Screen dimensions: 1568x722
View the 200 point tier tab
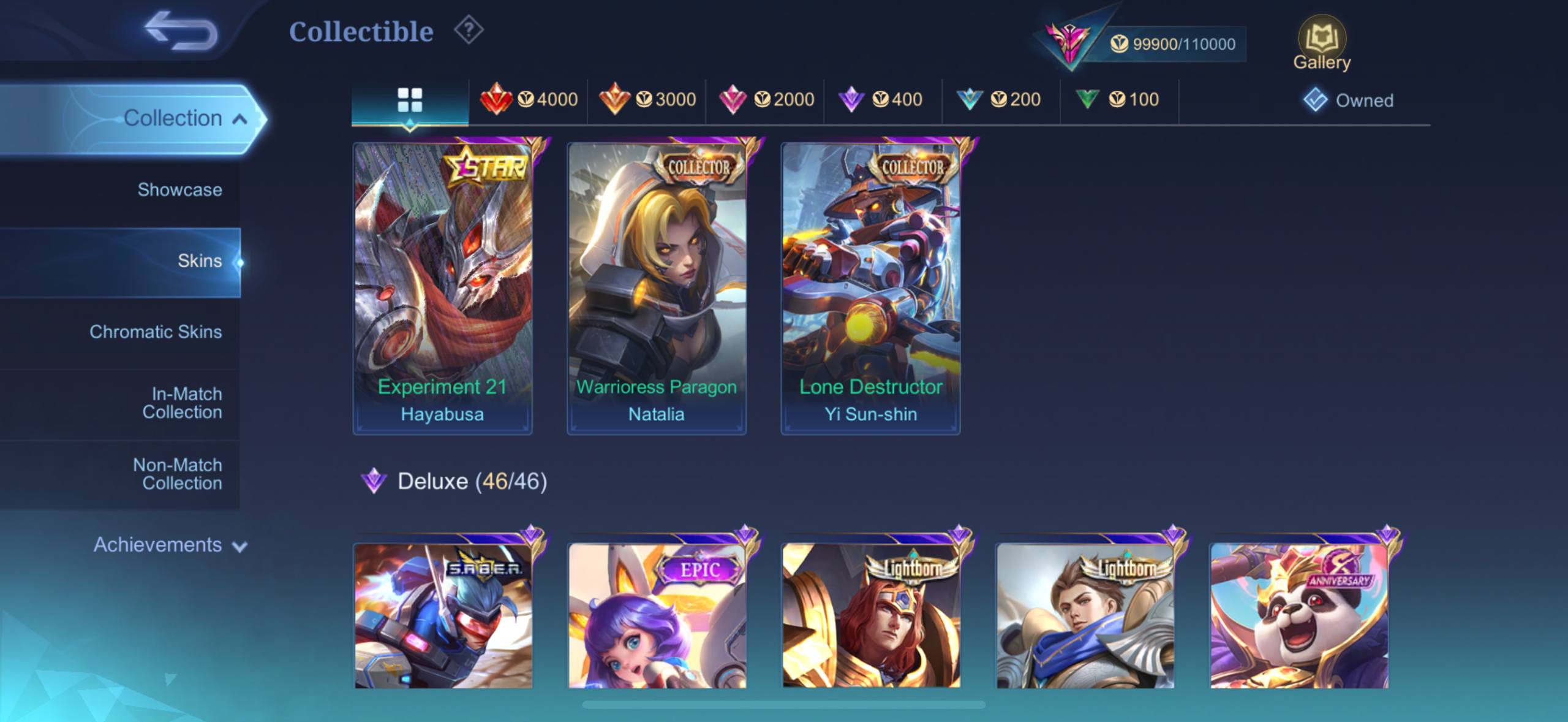(1001, 99)
